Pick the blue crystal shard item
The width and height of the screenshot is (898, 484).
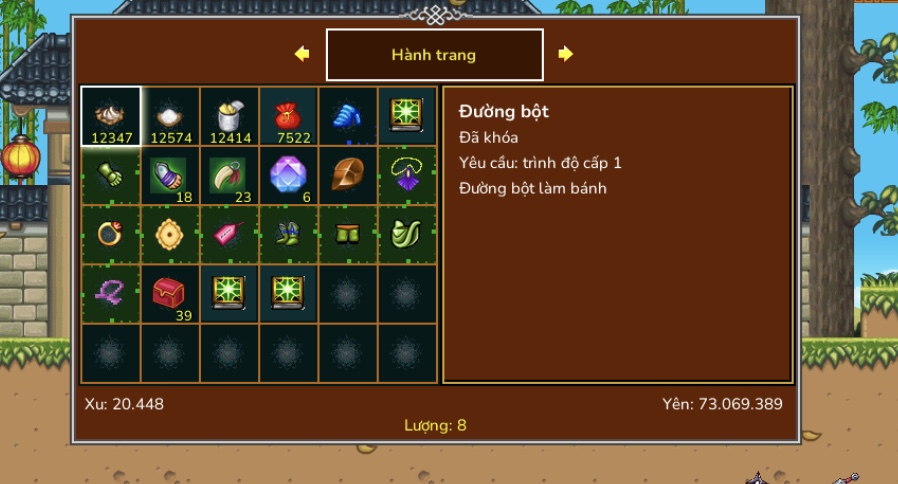348,116
